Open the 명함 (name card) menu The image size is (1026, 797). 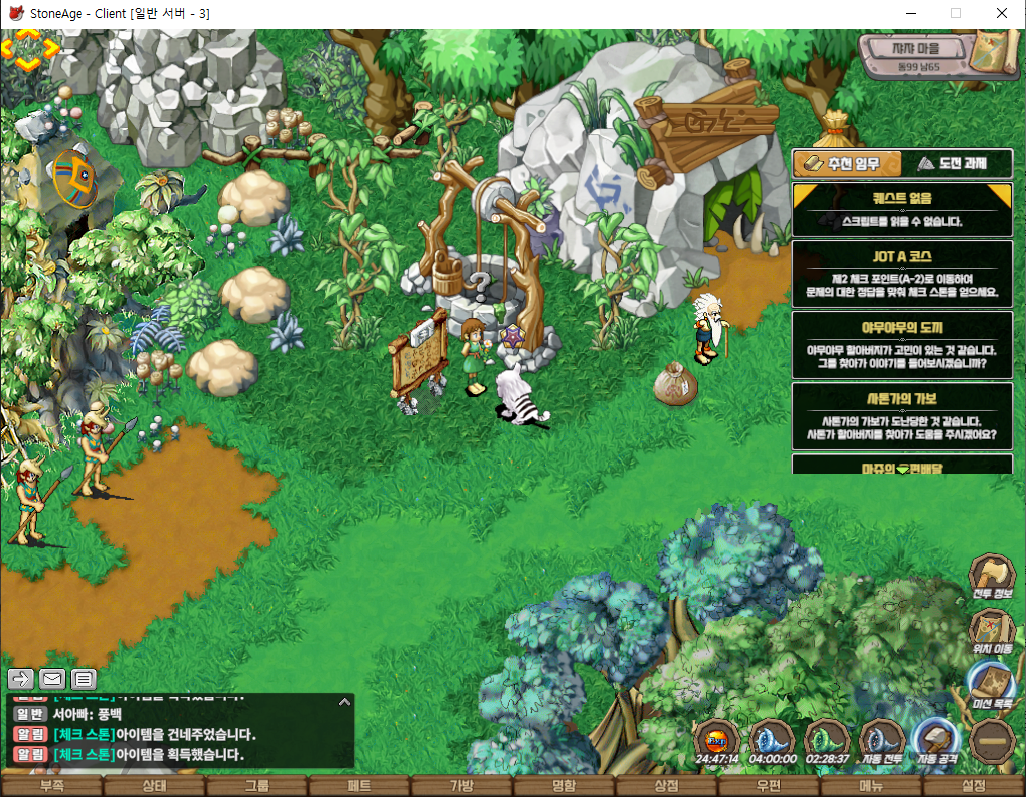pos(564,786)
